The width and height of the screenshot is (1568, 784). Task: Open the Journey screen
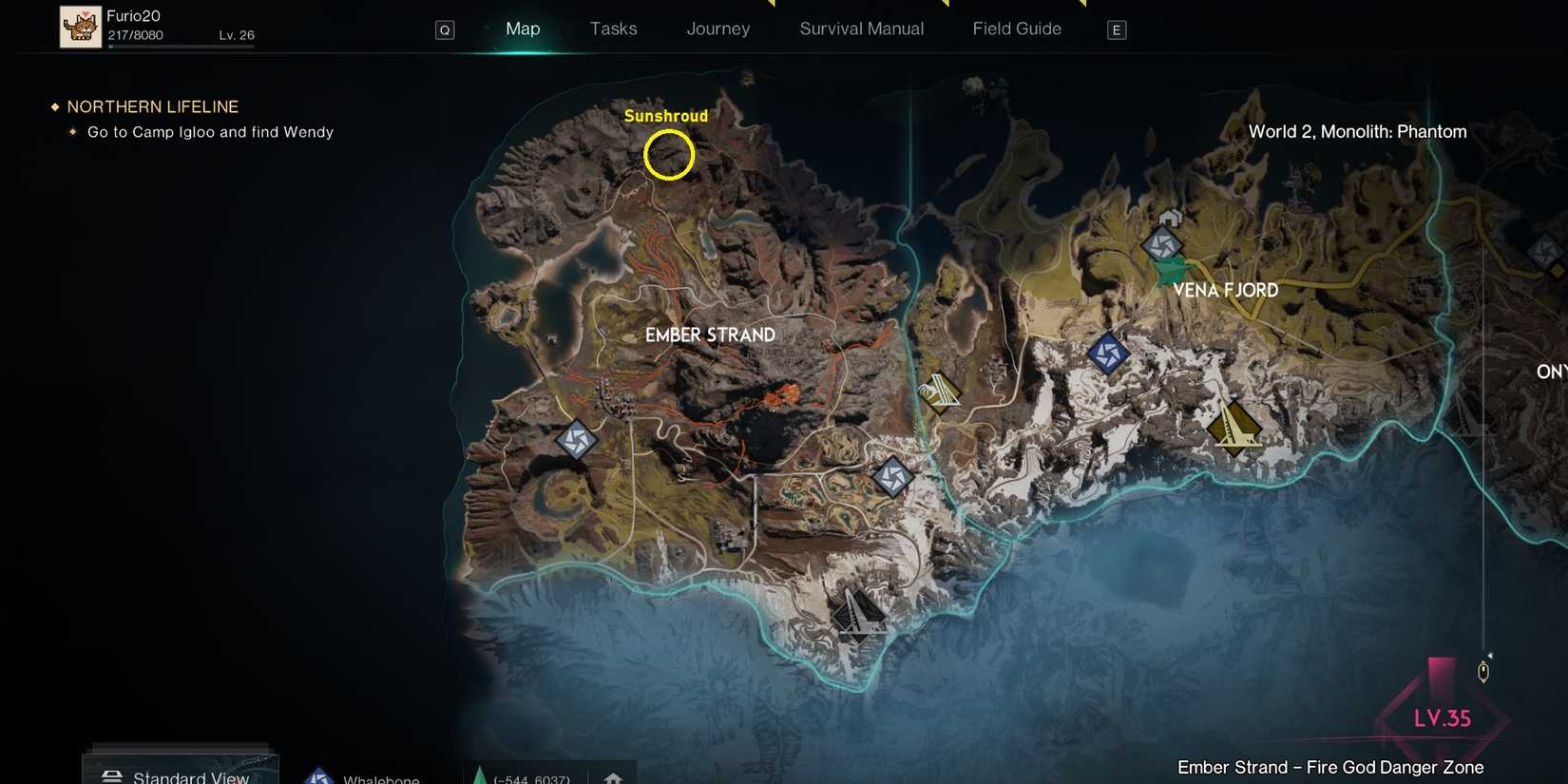click(717, 29)
